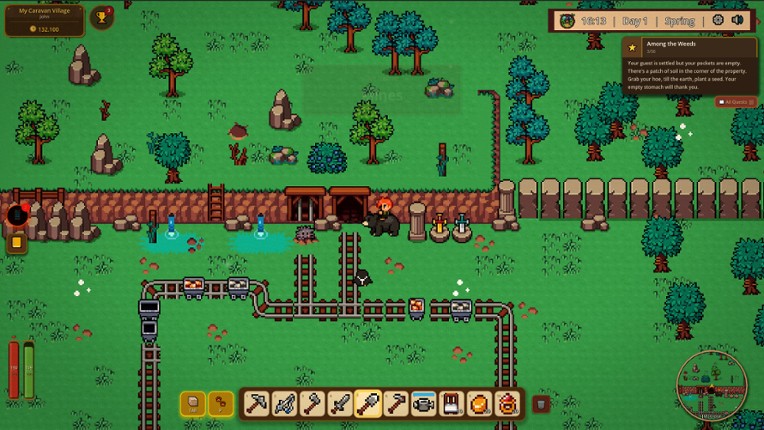764x430 pixels.
Task: Open the settings gear icon
Action: [718, 20]
